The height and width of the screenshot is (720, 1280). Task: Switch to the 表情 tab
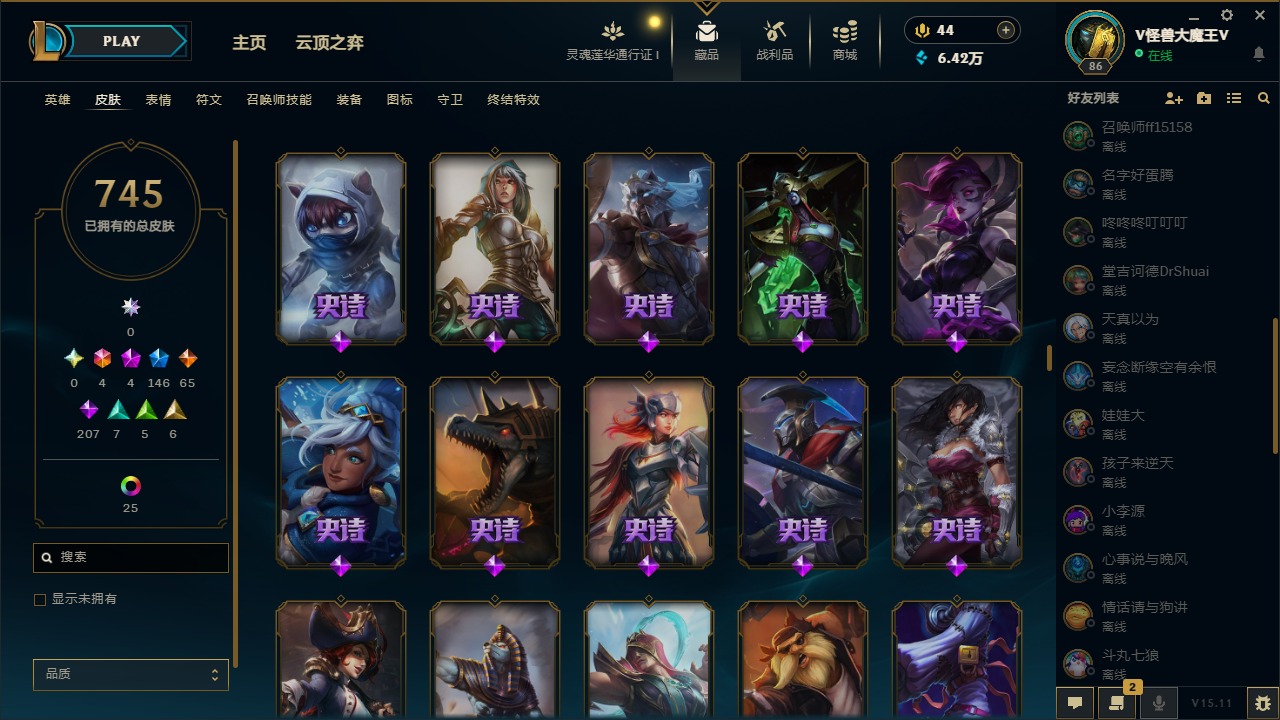coord(159,100)
